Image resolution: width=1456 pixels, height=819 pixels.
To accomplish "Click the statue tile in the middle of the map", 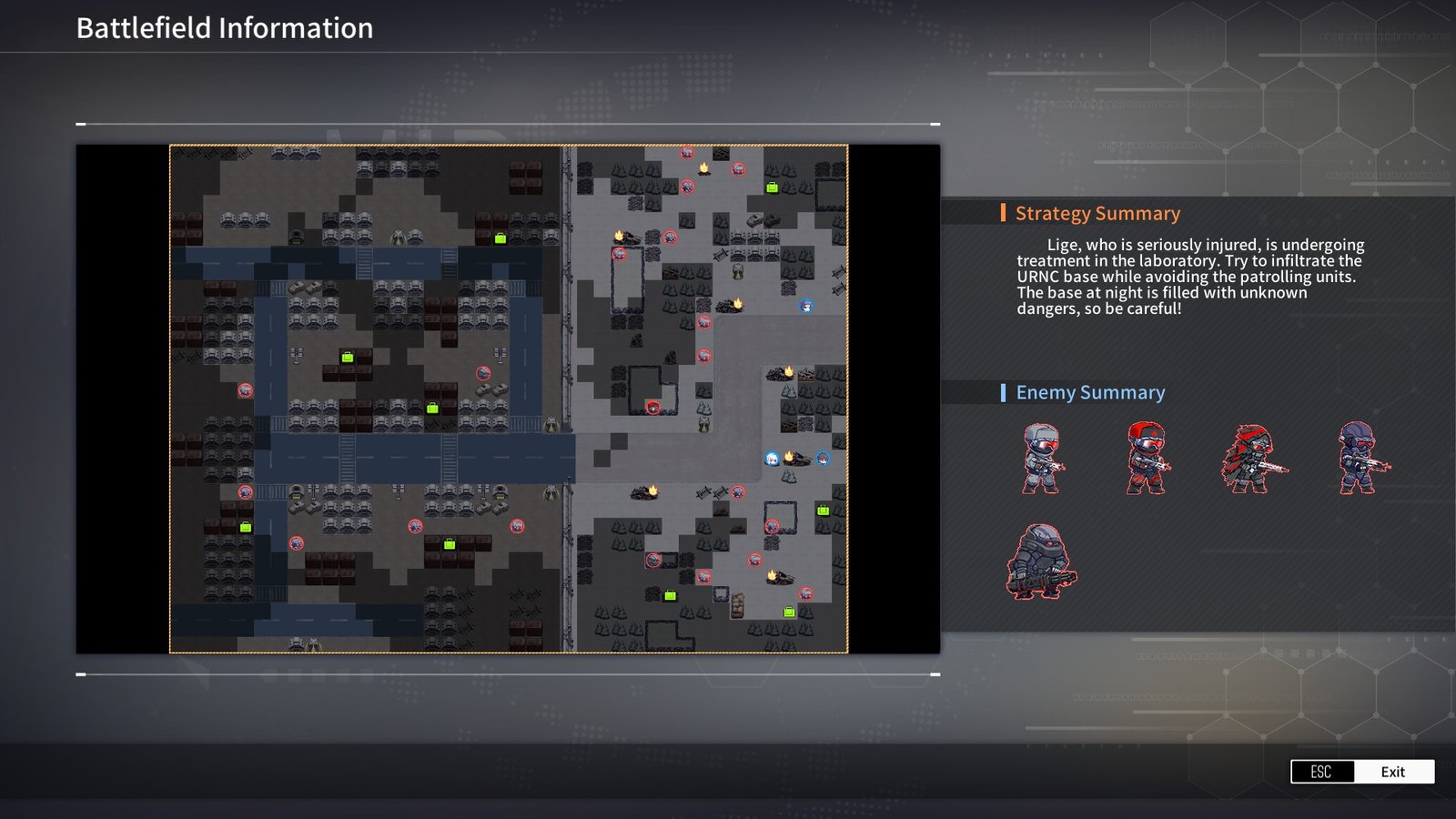I will tap(551, 423).
